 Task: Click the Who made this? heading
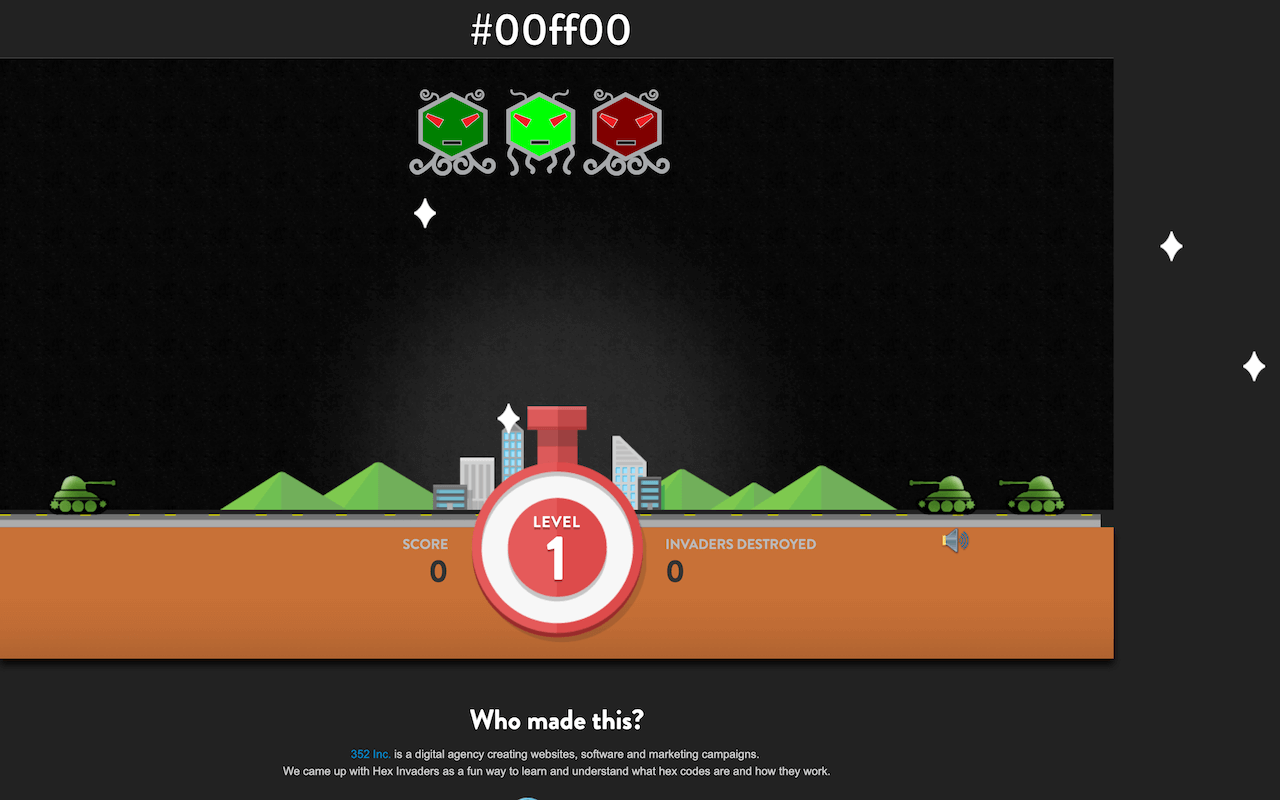(556, 720)
